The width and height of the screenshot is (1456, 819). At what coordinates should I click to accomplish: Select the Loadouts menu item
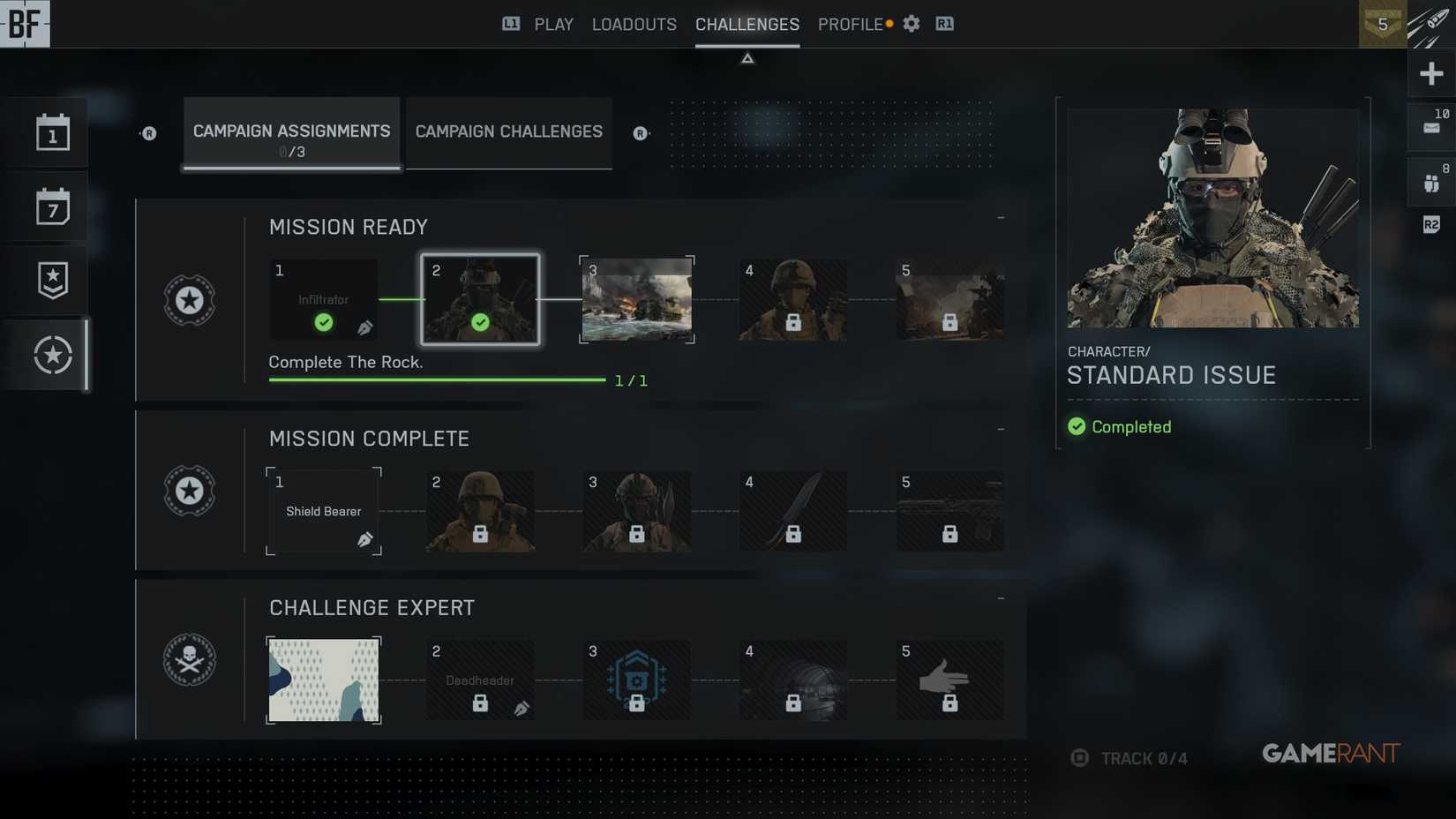[x=634, y=24]
